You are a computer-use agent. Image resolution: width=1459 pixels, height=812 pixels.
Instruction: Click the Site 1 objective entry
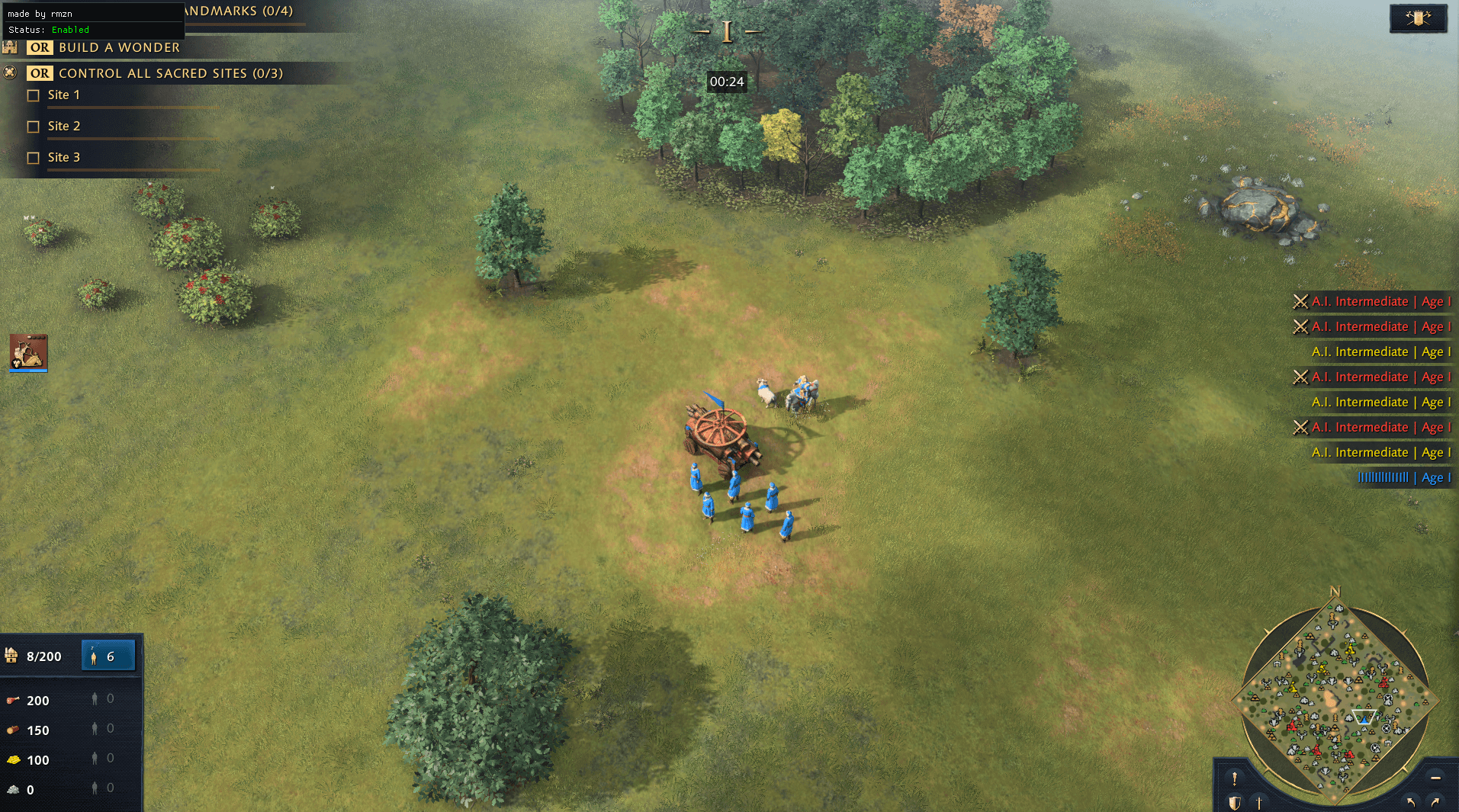click(63, 95)
